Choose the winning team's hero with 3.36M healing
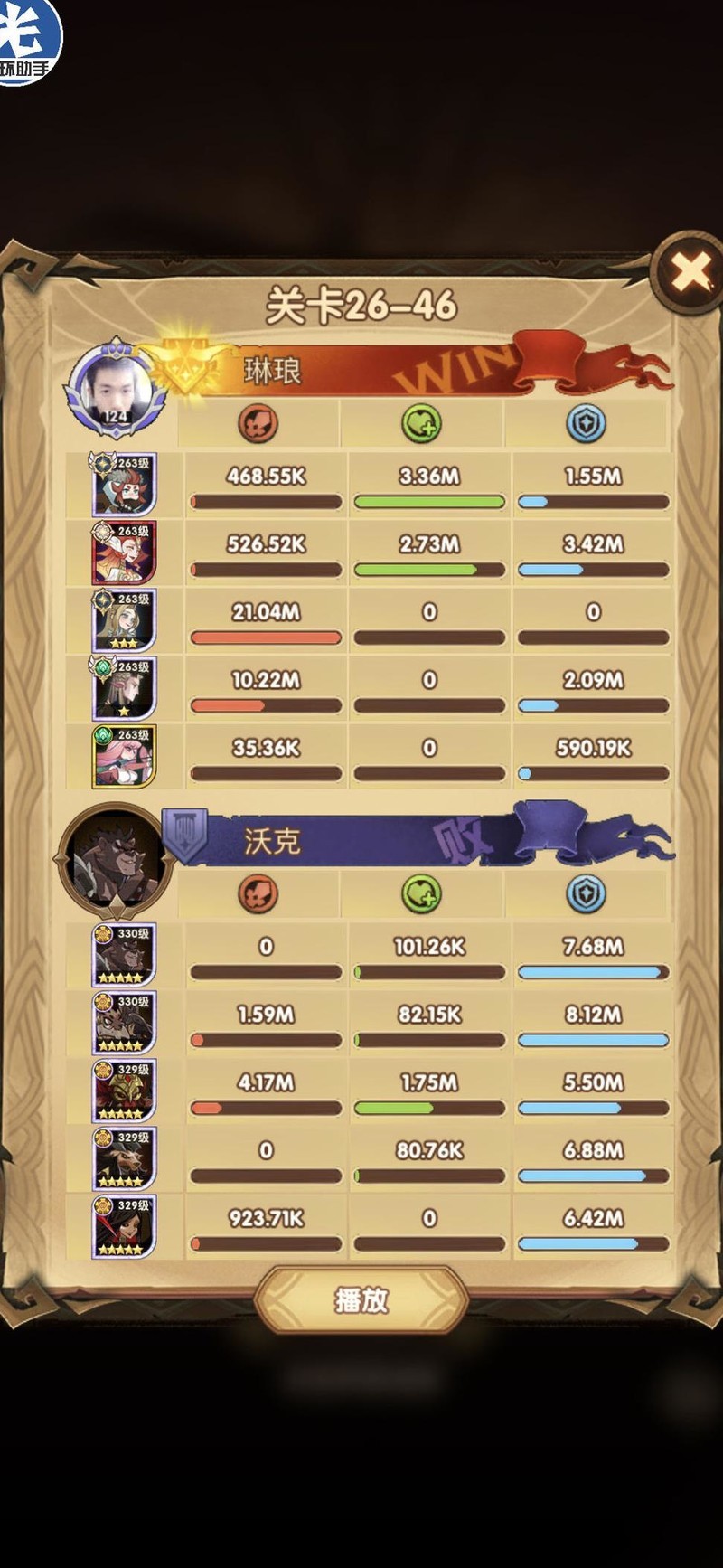Image resolution: width=723 pixels, height=1568 pixels. (x=125, y=485)
